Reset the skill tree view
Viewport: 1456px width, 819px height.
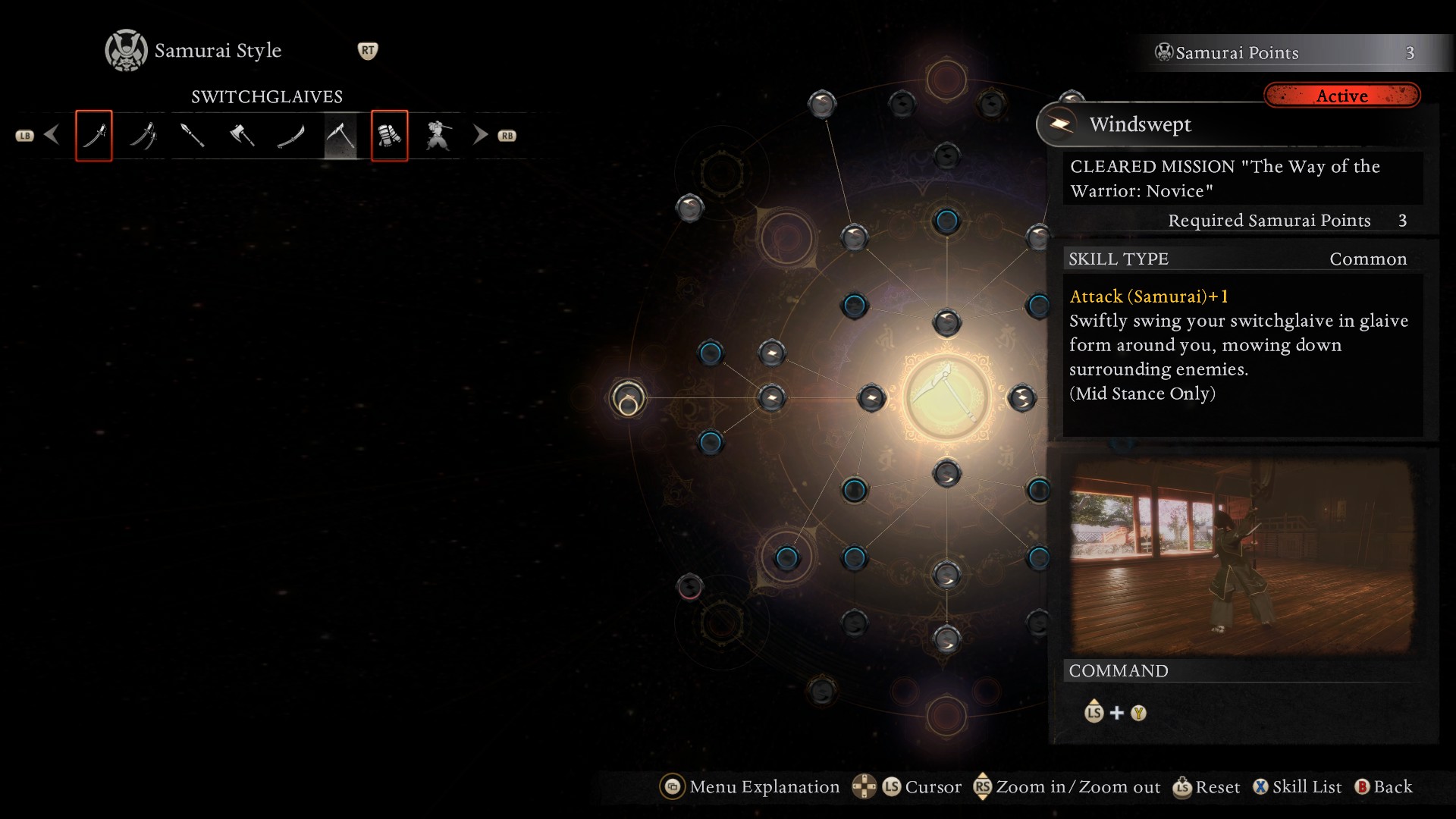1207,787
